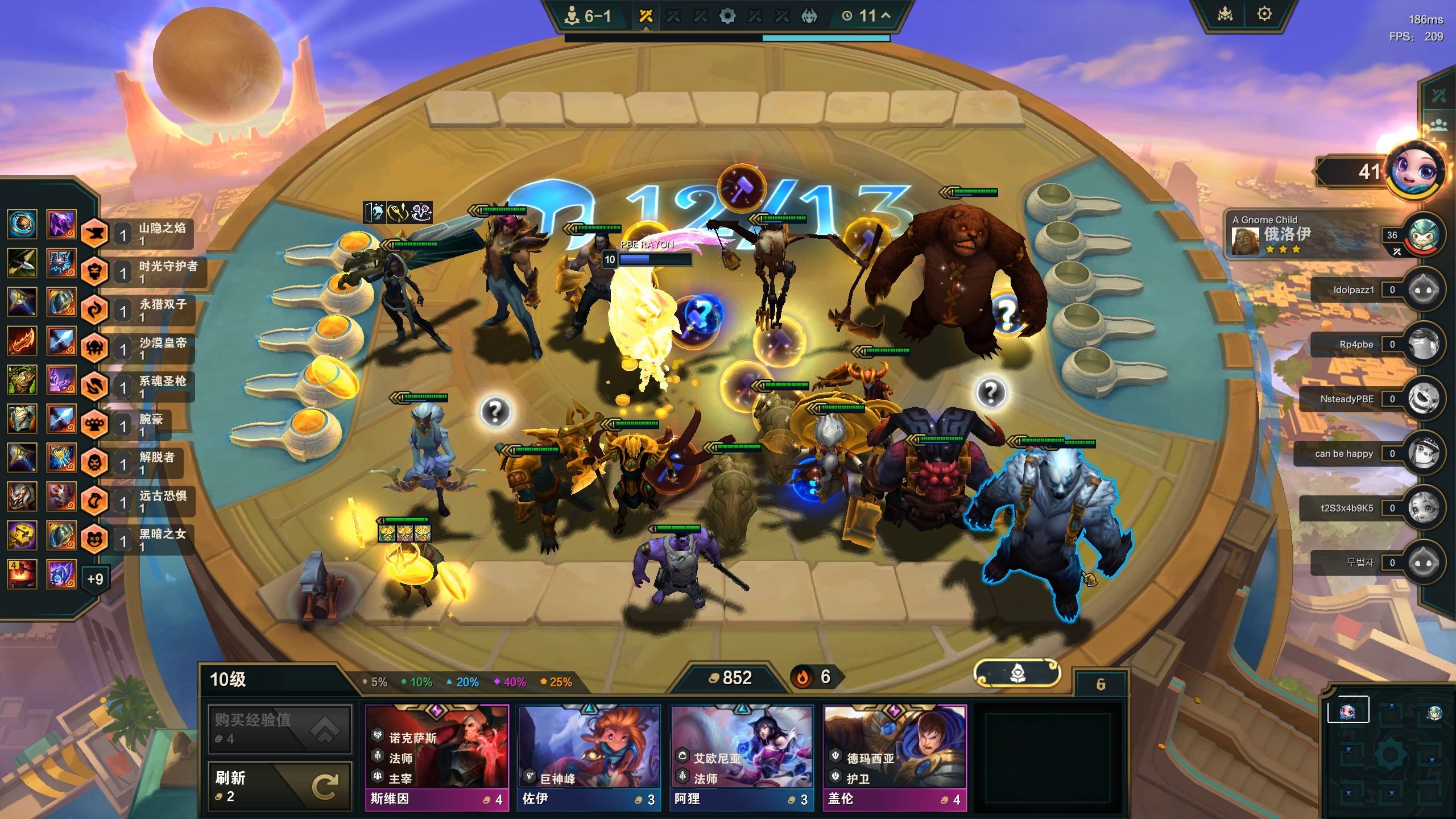
Task: Open the settings gear icon
Action: coord(1264,14)
